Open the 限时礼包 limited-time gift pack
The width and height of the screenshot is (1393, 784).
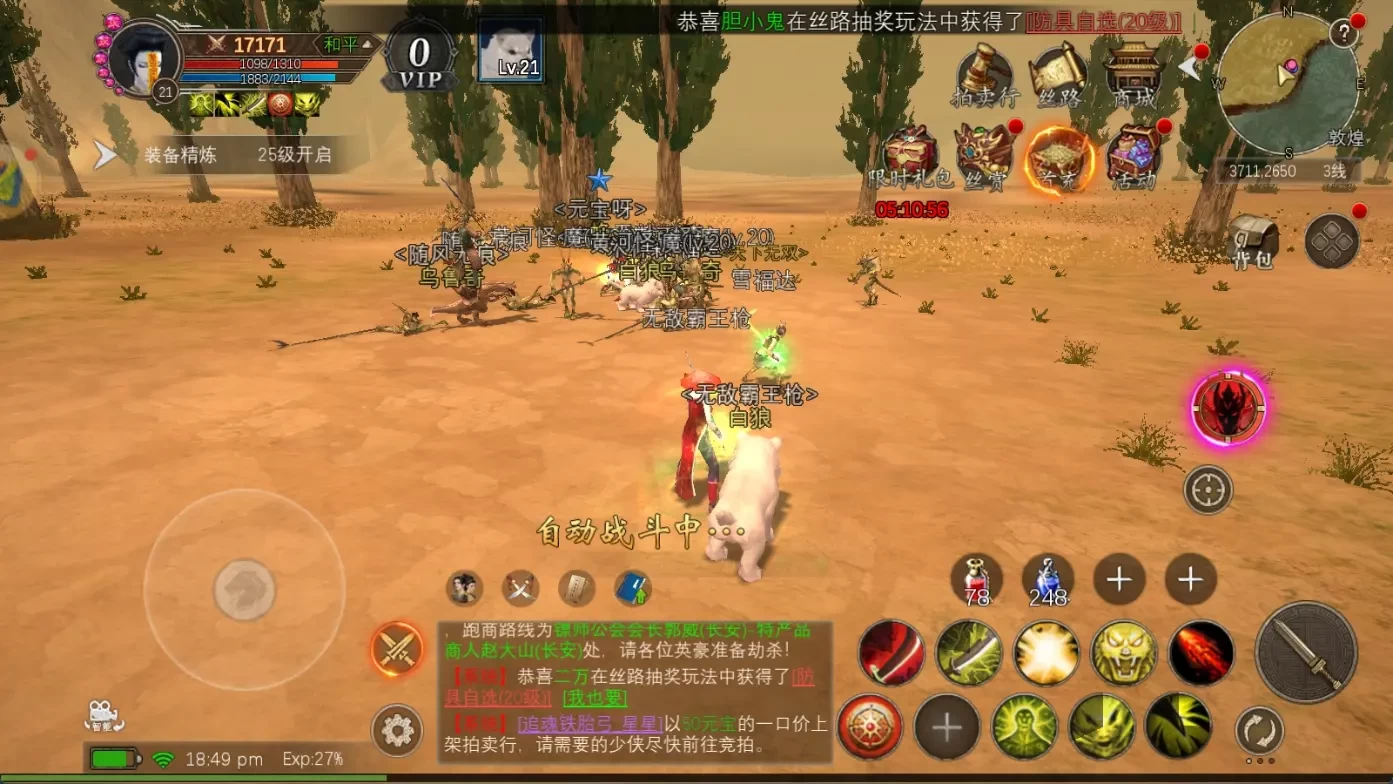pyautogui.click(x=910, y=158)
